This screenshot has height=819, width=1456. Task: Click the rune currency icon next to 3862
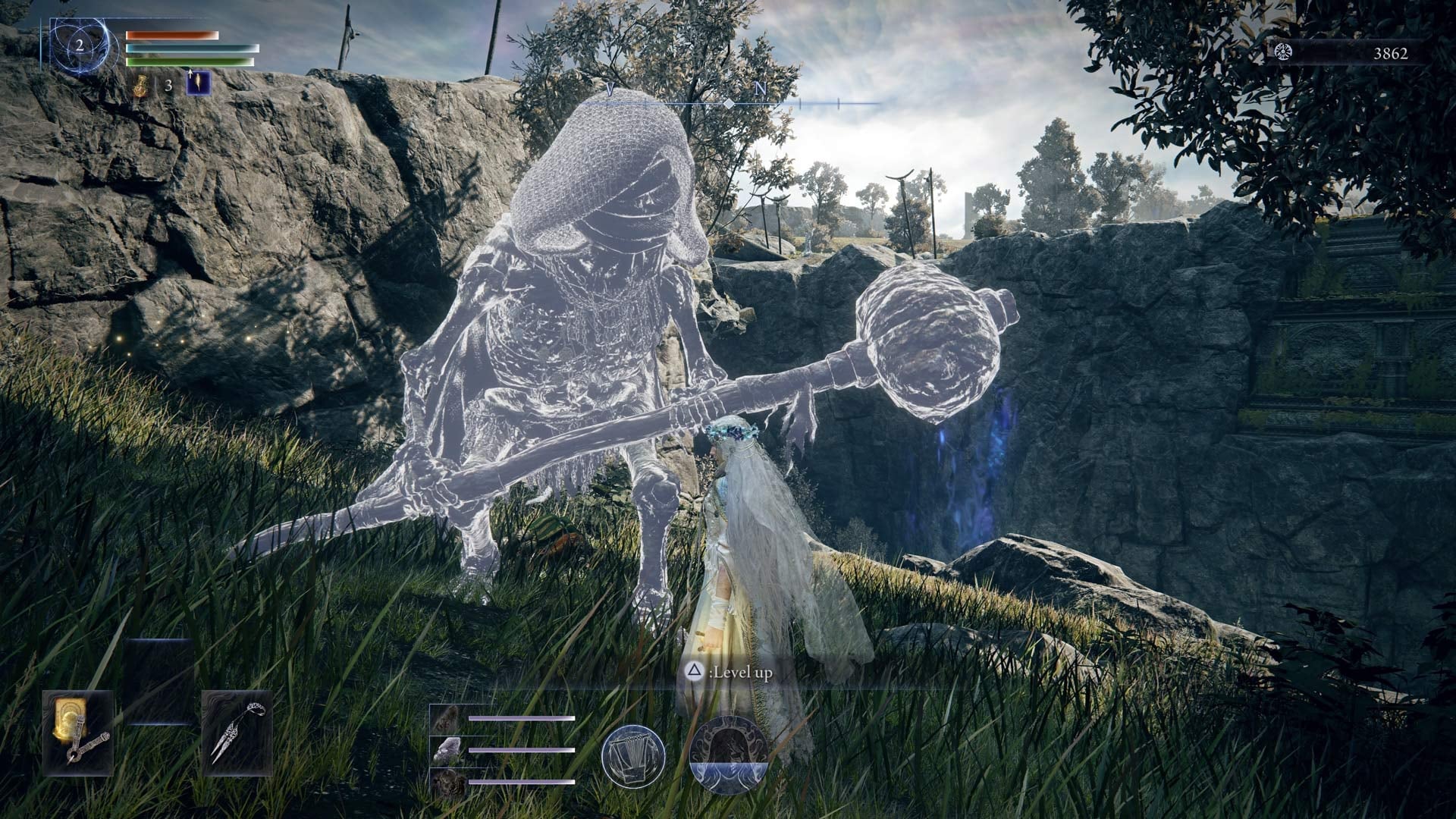tap(1283, 53)
